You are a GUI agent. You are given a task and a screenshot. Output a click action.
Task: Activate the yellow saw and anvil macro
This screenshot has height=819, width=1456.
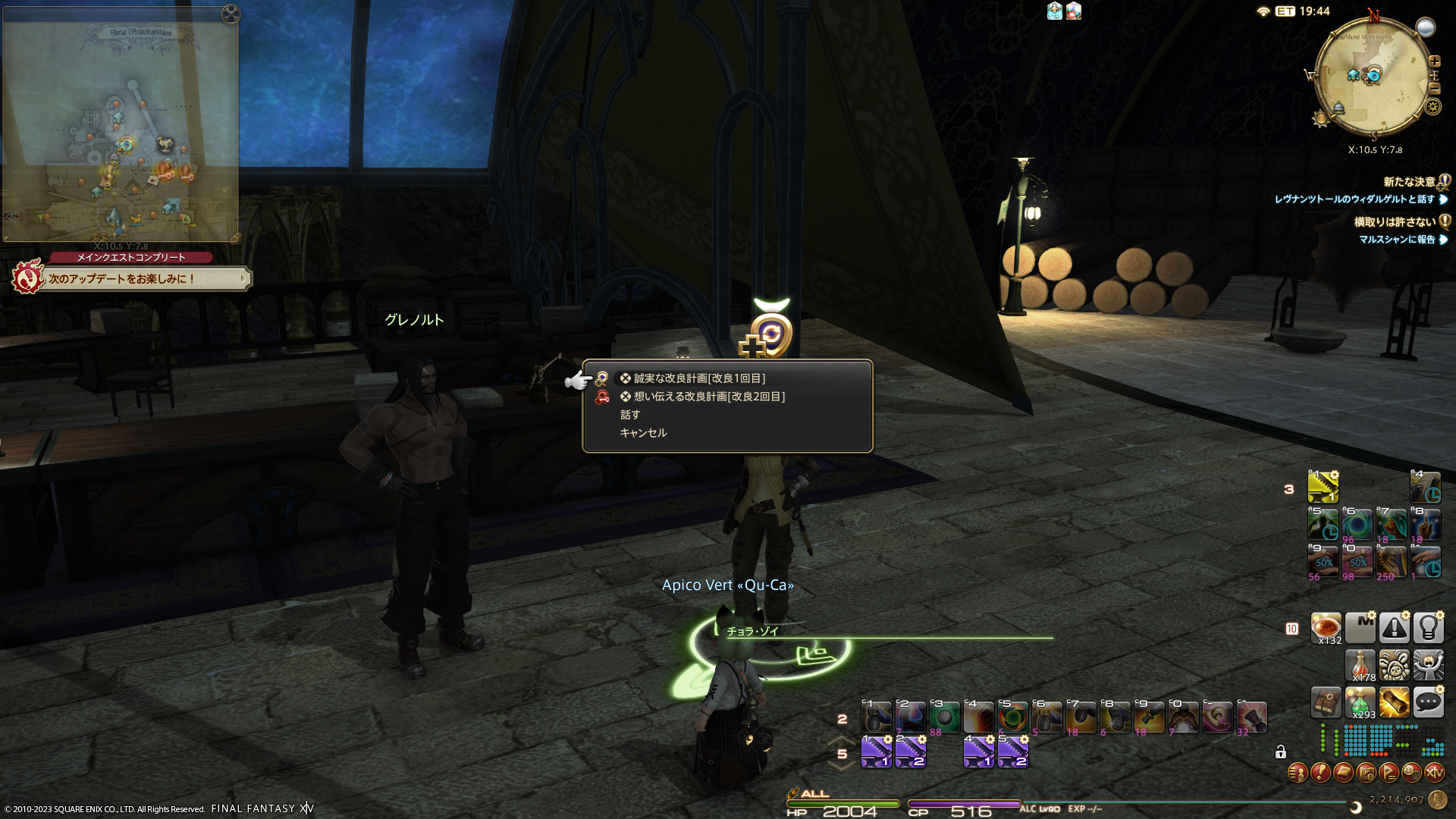[x=1323, y=487]
